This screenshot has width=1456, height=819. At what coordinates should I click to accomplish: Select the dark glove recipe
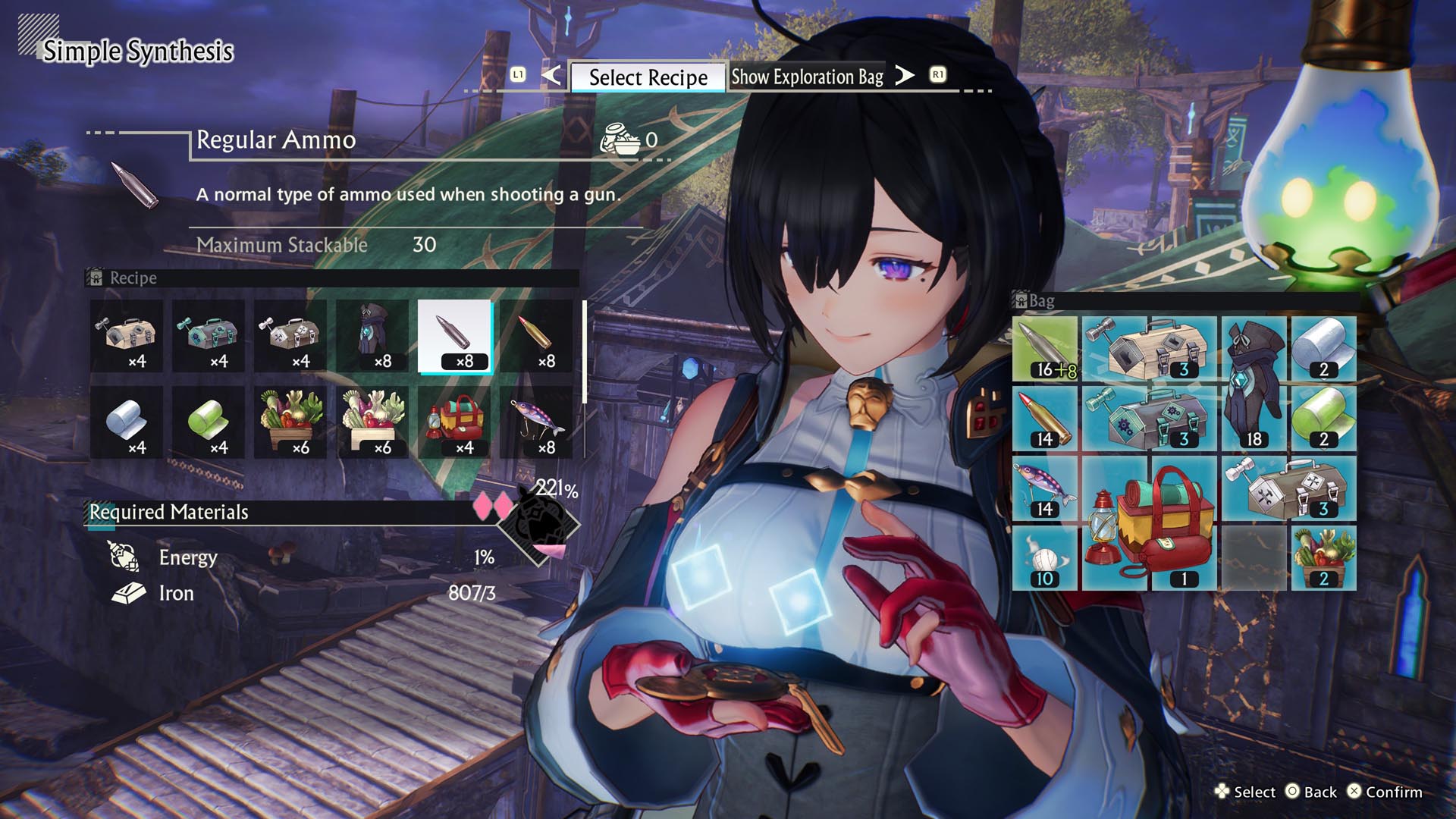(x=373, y=336)
